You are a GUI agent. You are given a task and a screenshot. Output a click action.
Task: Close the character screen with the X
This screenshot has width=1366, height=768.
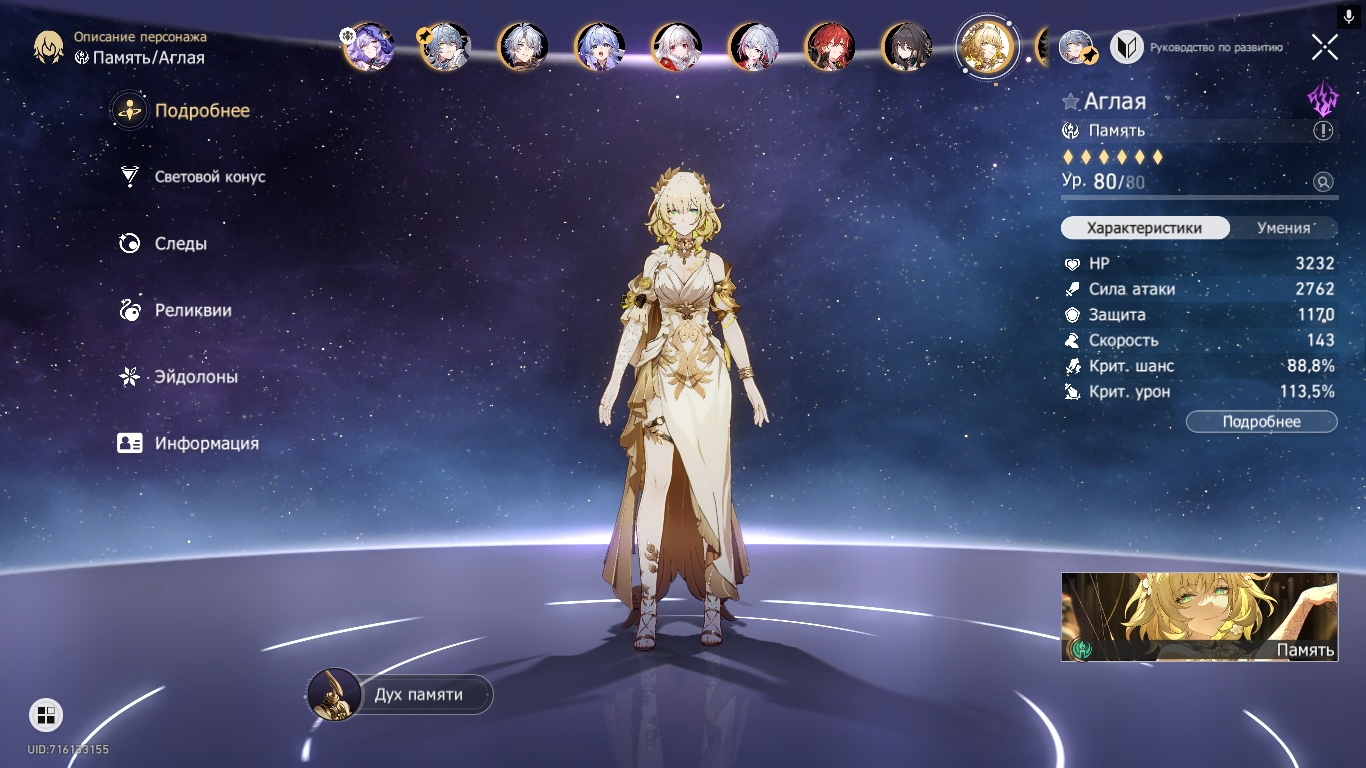coord(1325,47)
